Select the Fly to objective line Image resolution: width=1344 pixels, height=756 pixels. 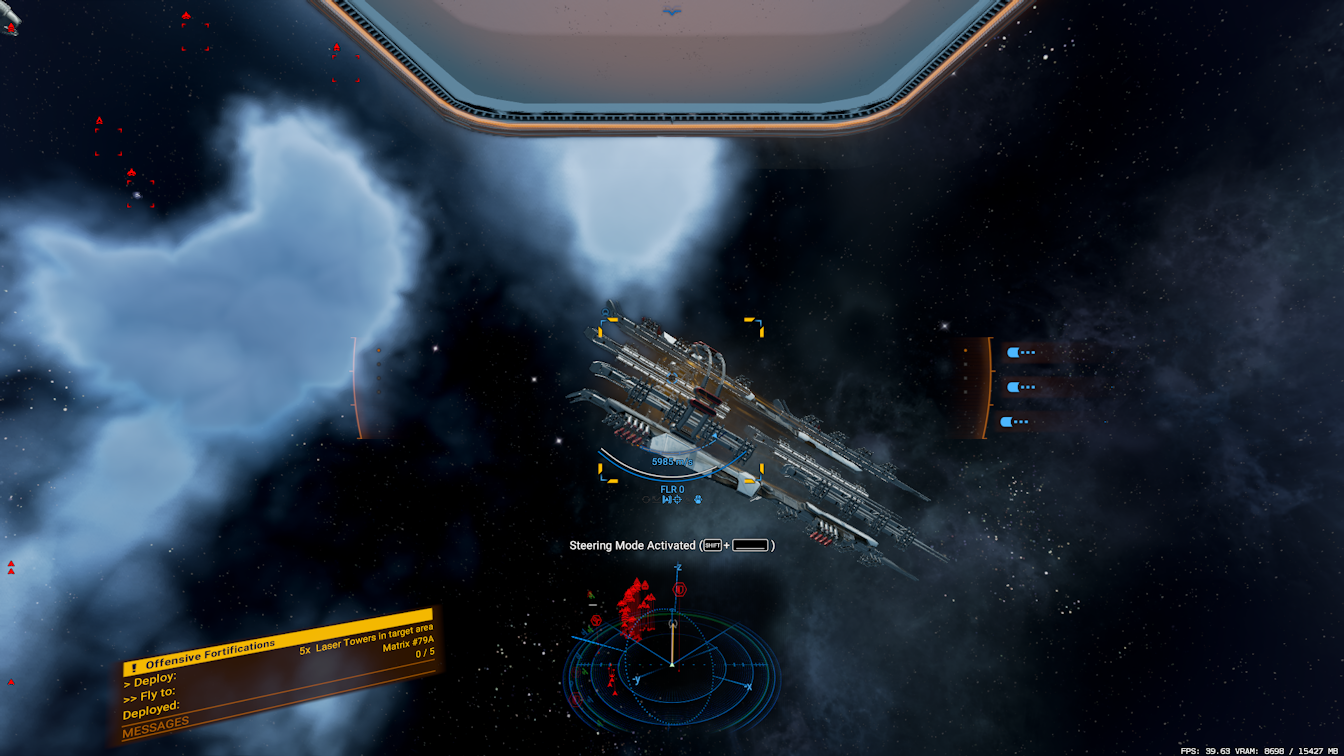tap(150, 697)
